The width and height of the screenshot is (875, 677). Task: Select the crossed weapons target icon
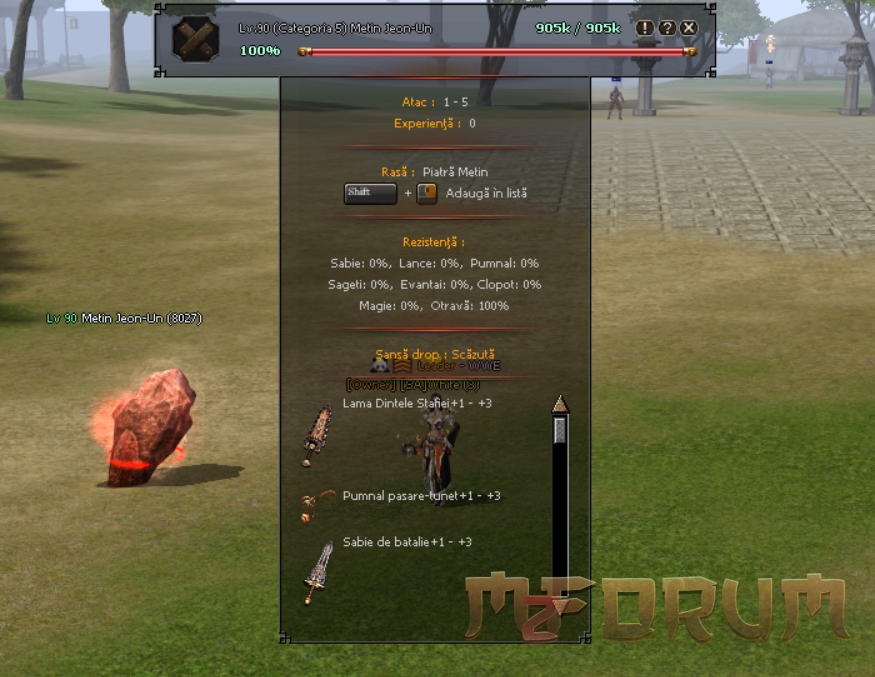[195, 39]
